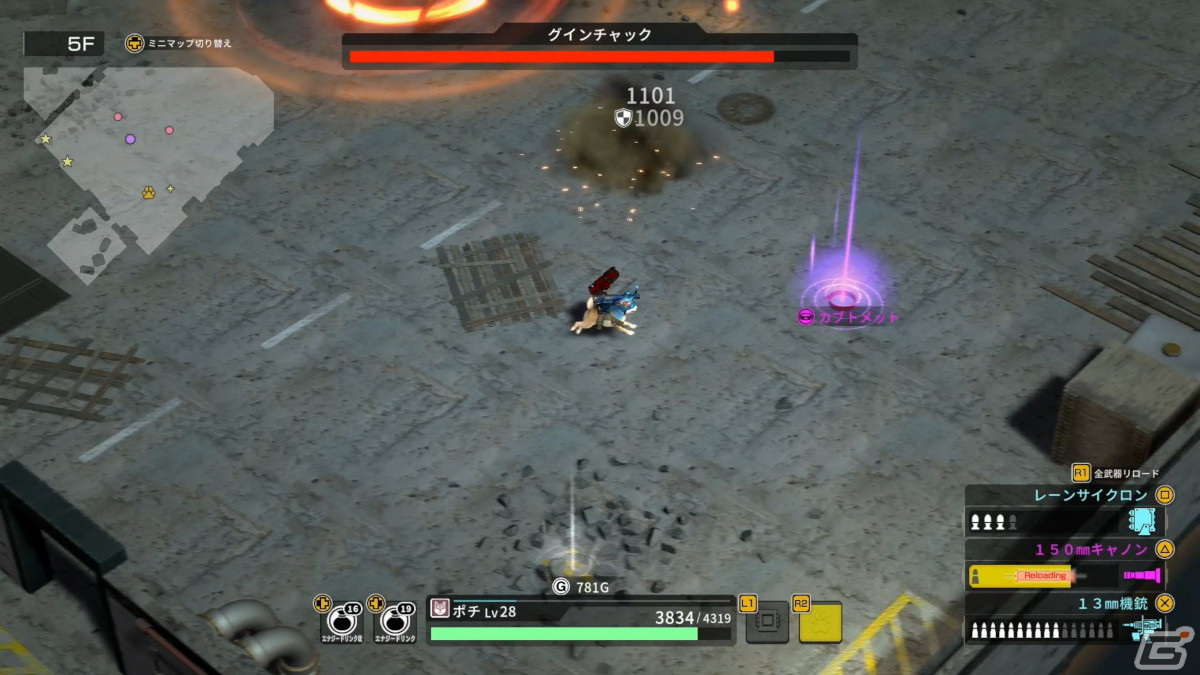Activate the grey chip skill slot
The height and width of the screenshot is (675, 1200).
click(x=767, y=622)
